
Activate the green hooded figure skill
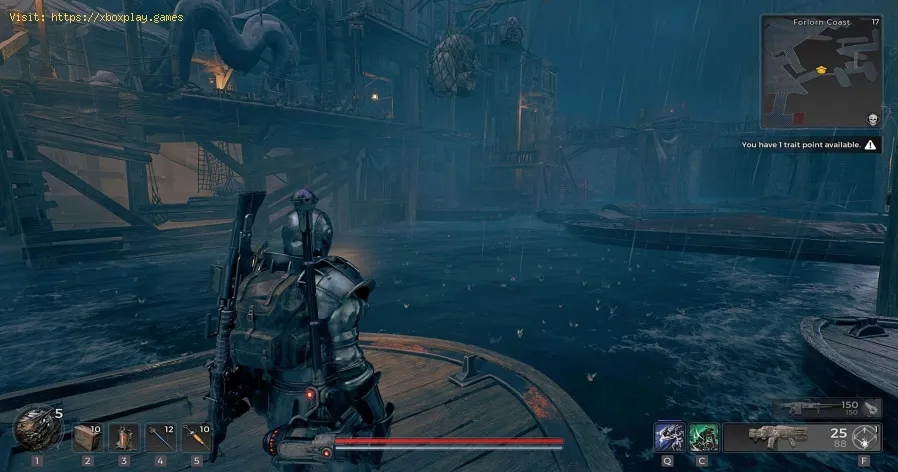[704, 438]
